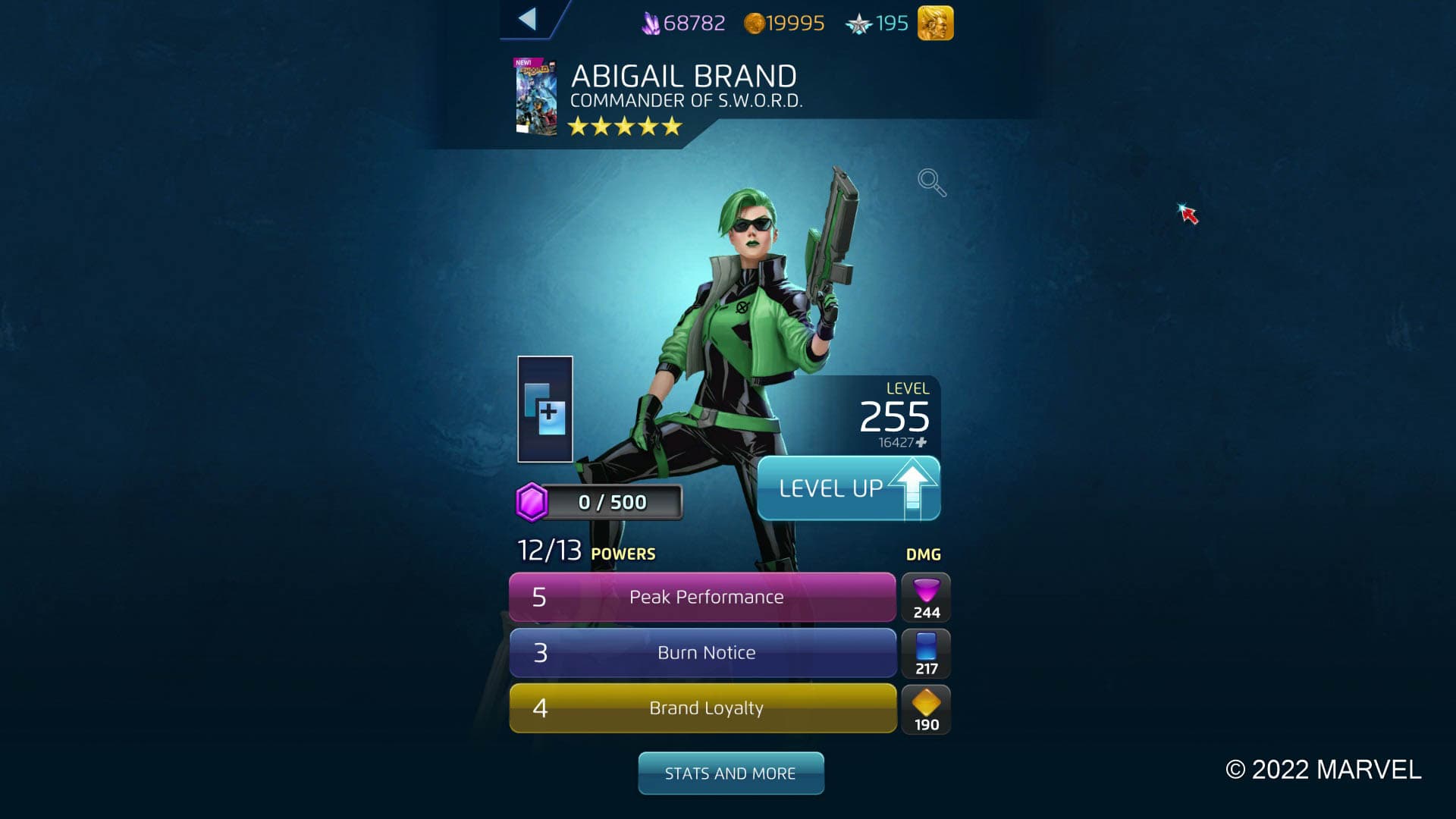Open the support card slot icon
The height and width of the screenshot is (819, 1456).
[545, 409]
